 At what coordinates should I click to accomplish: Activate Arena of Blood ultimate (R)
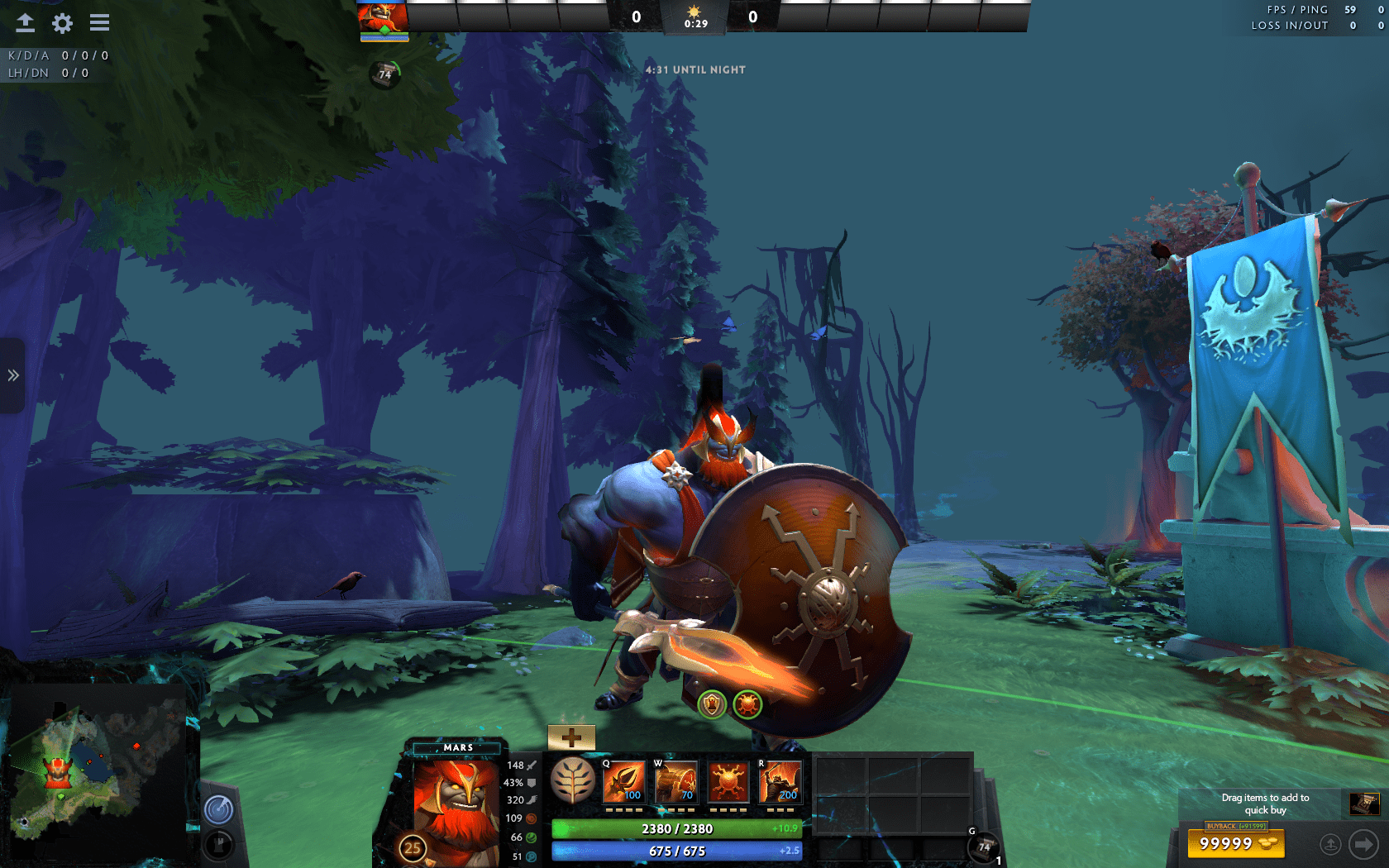(x=780, y=782)
